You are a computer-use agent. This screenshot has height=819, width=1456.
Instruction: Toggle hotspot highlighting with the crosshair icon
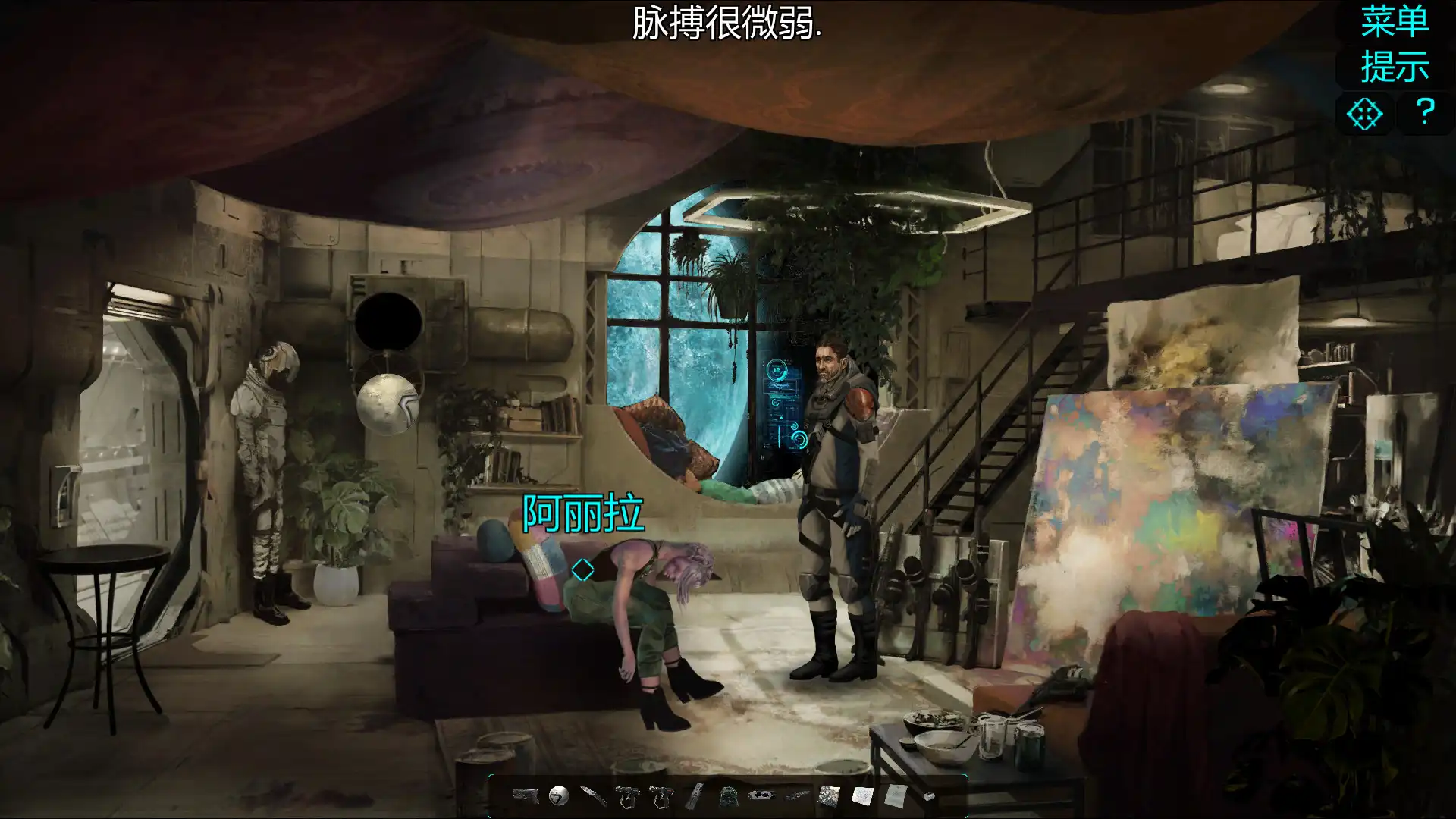(1365, 114)
